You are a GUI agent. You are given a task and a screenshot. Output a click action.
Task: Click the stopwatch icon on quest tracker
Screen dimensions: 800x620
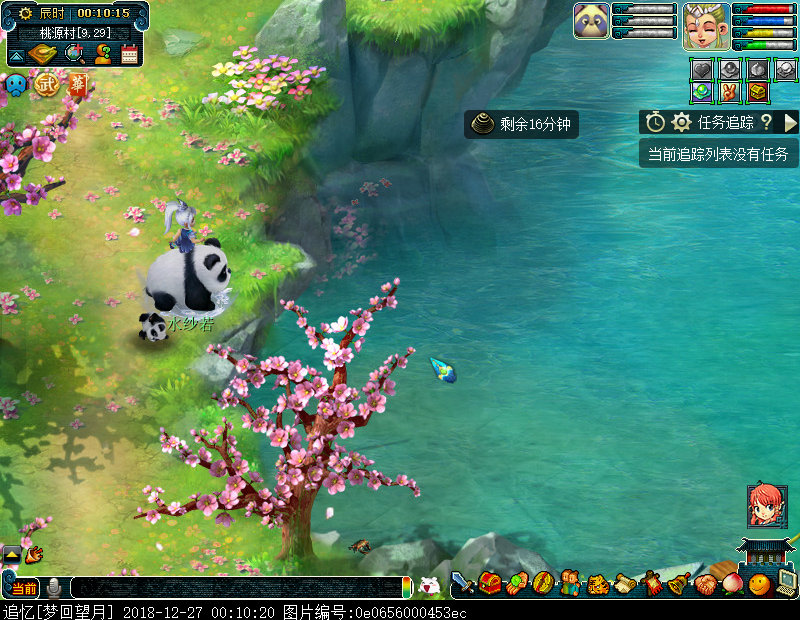click(x=655, y=122)
